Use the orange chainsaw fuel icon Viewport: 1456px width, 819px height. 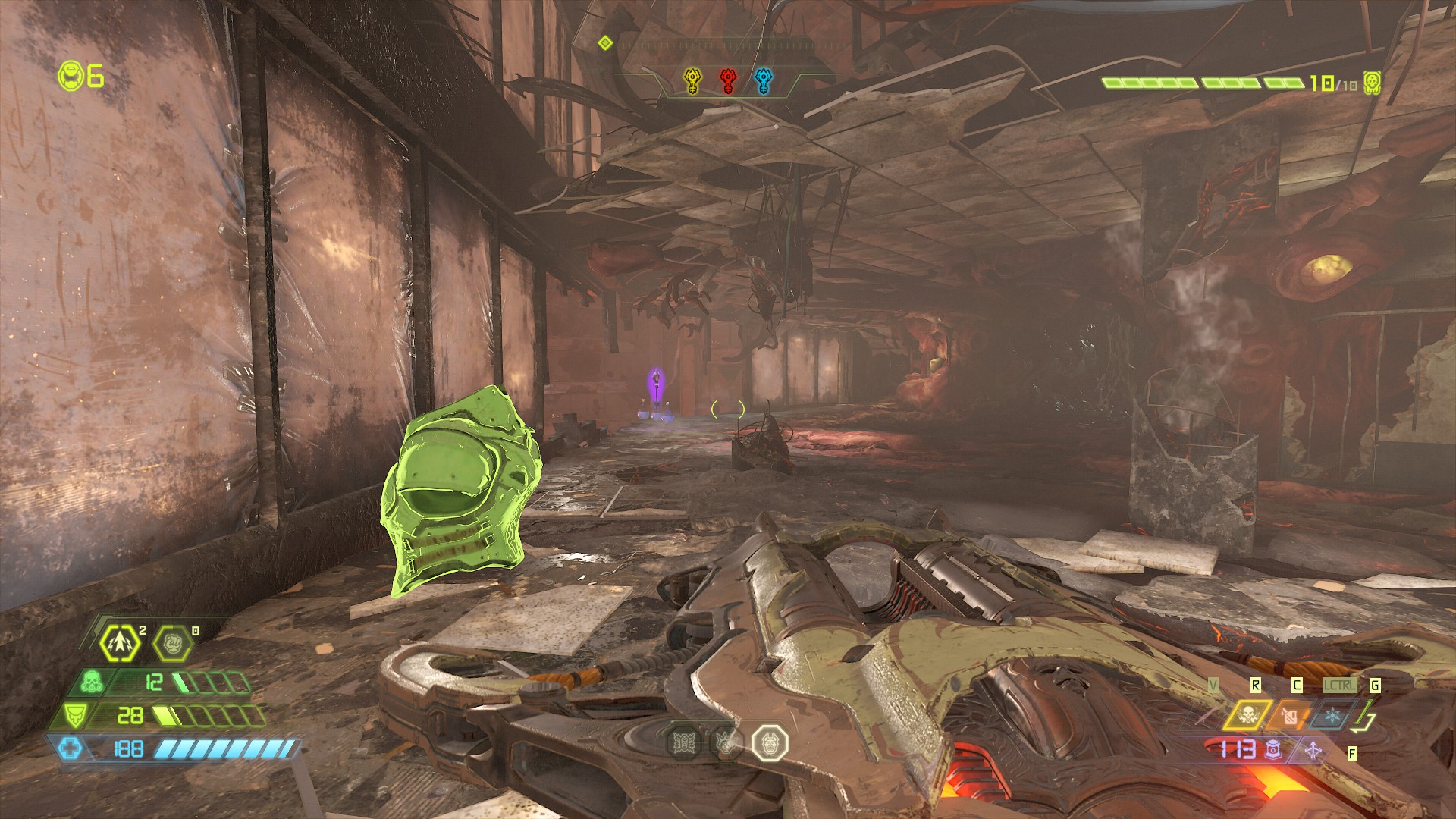(x=1291, y=715)
